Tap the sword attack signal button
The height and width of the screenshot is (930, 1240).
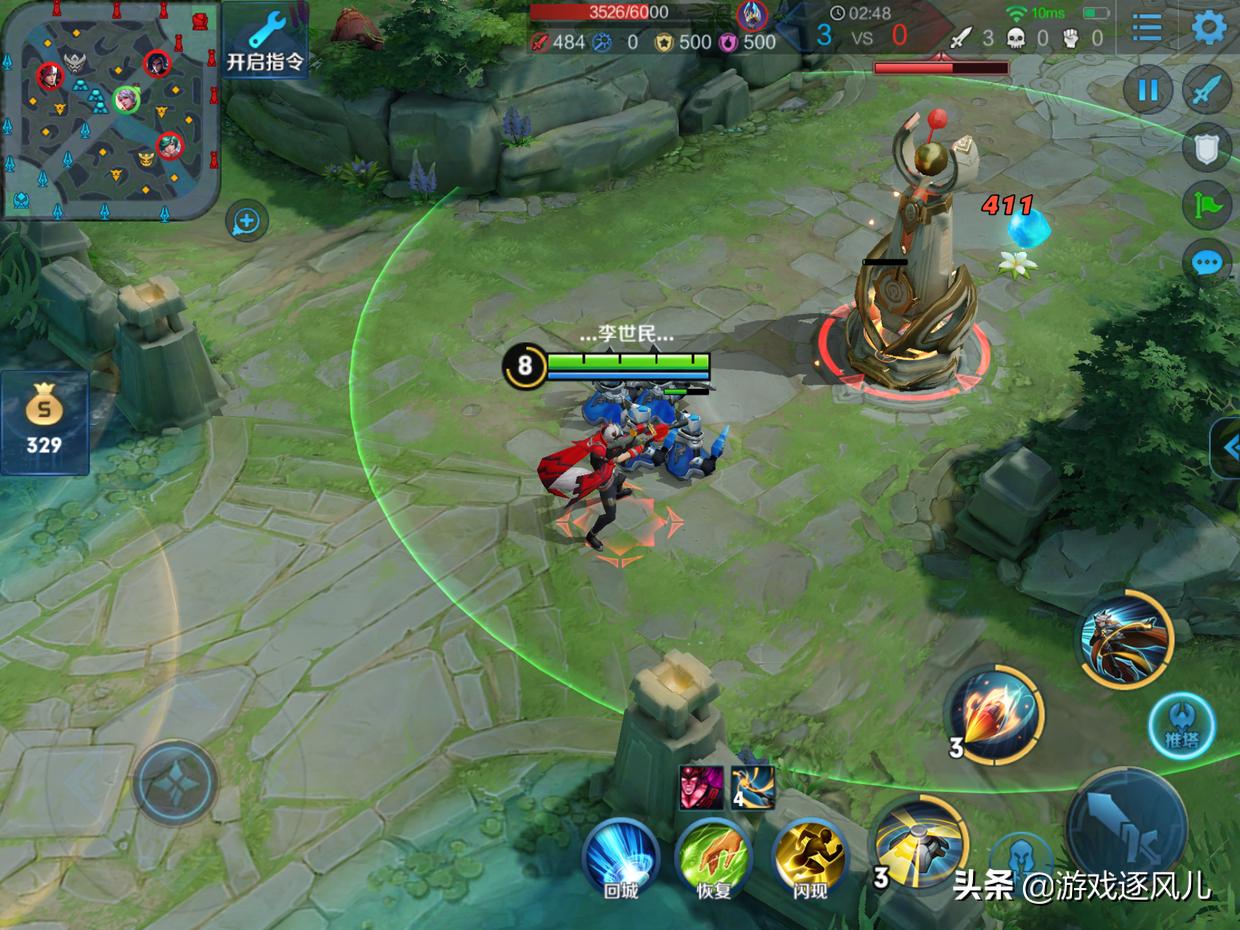pos(1207,91)
